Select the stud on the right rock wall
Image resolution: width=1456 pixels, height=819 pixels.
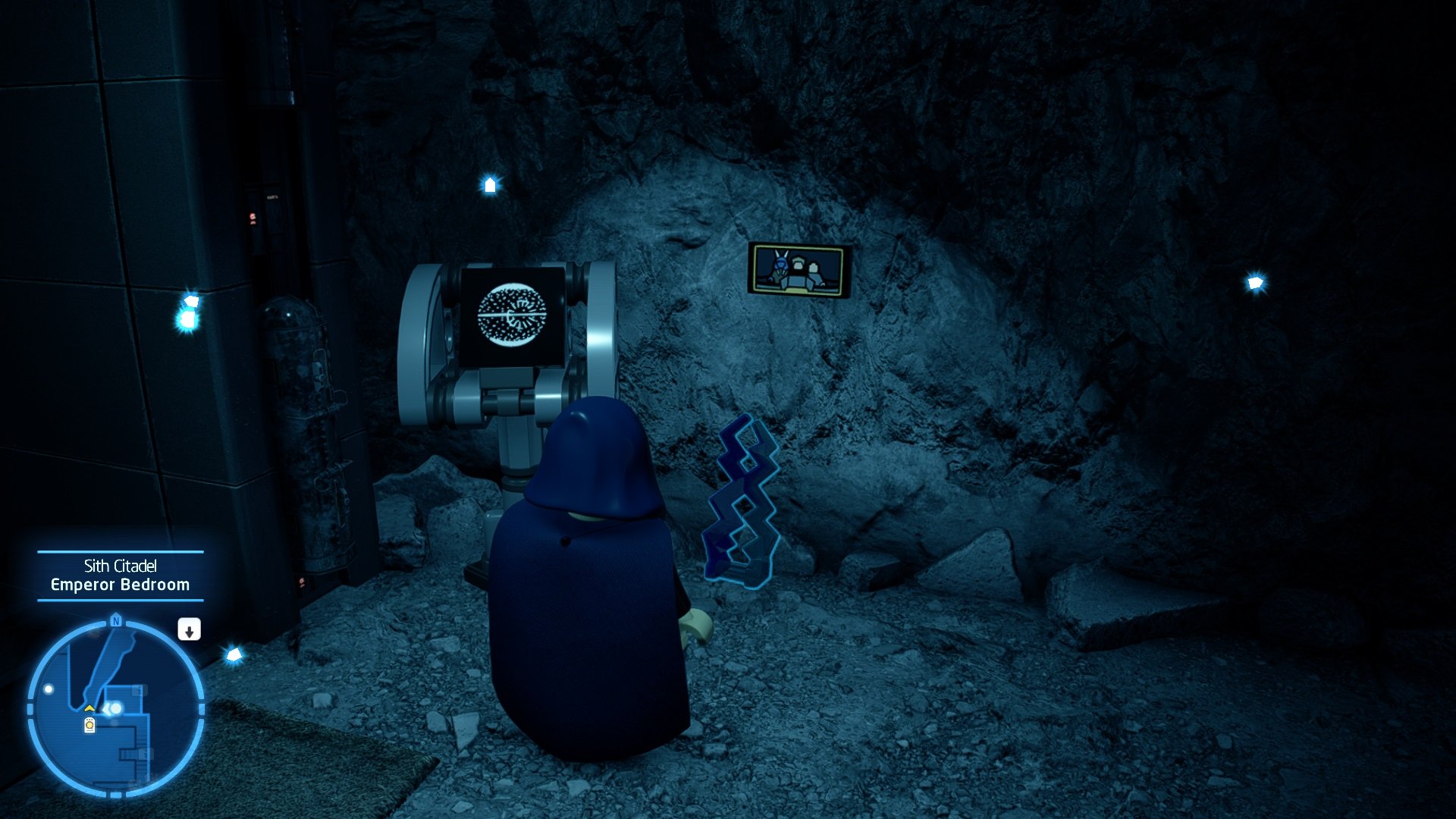click(x=1256, y=284)
